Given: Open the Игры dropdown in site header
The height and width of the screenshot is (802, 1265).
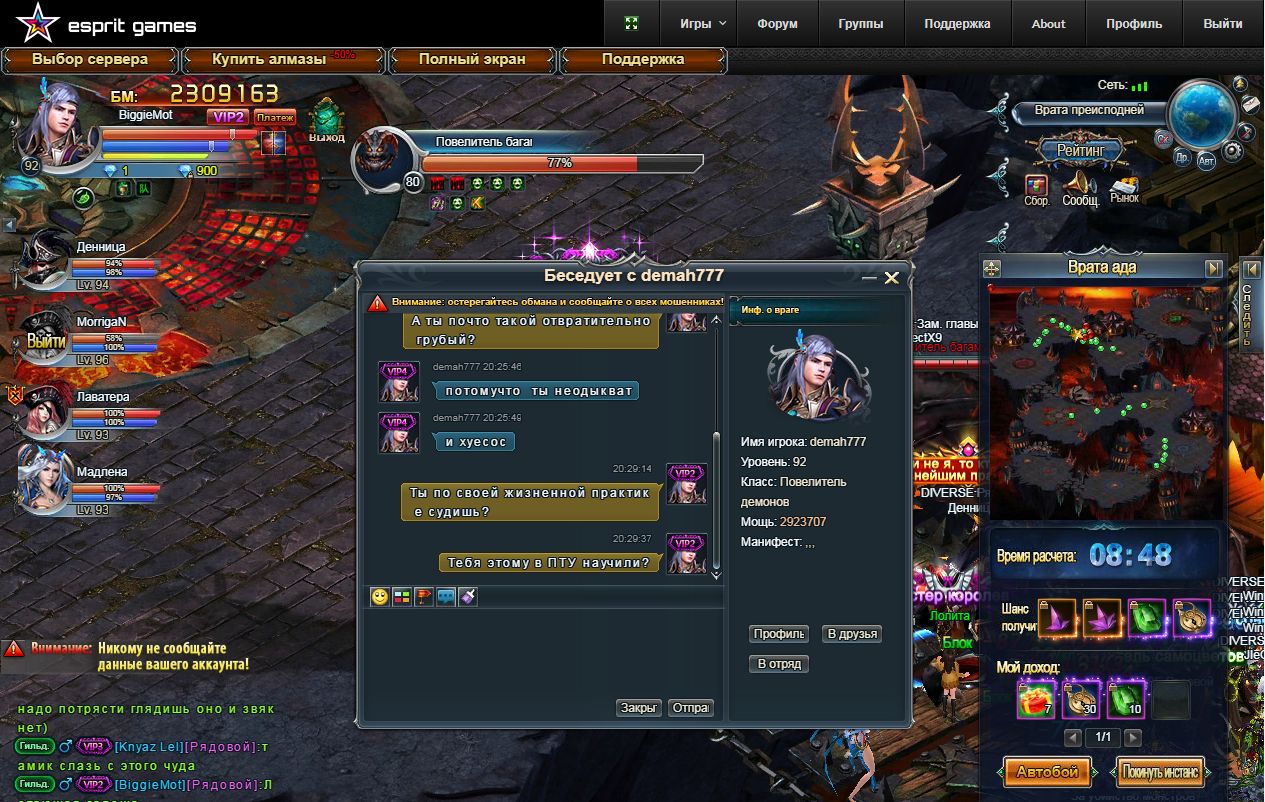Looking at the screenshot, I should pyautogui.click(x=703, y=24).
